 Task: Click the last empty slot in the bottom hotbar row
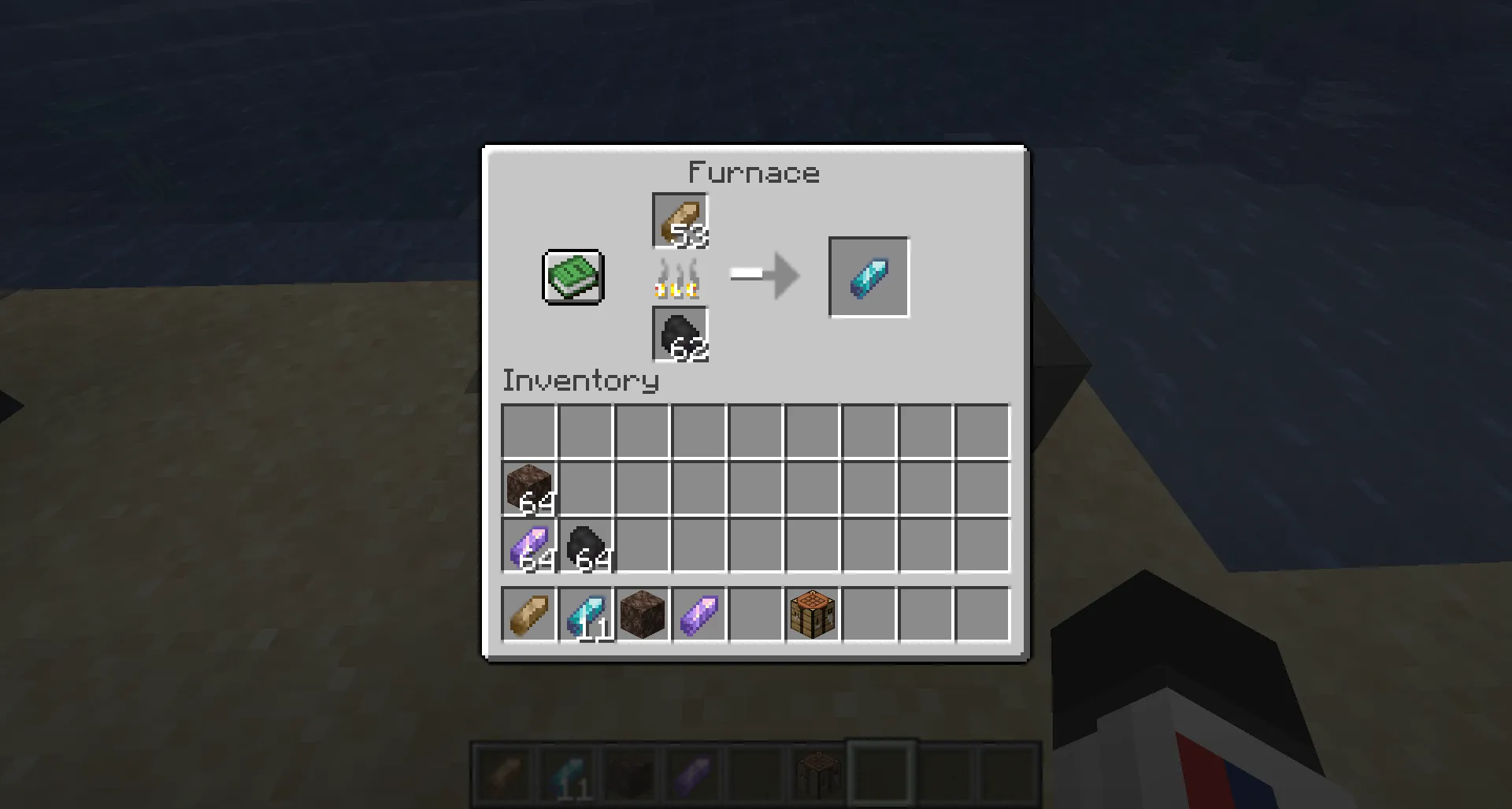pyautogui.click(x=982, y=615)
